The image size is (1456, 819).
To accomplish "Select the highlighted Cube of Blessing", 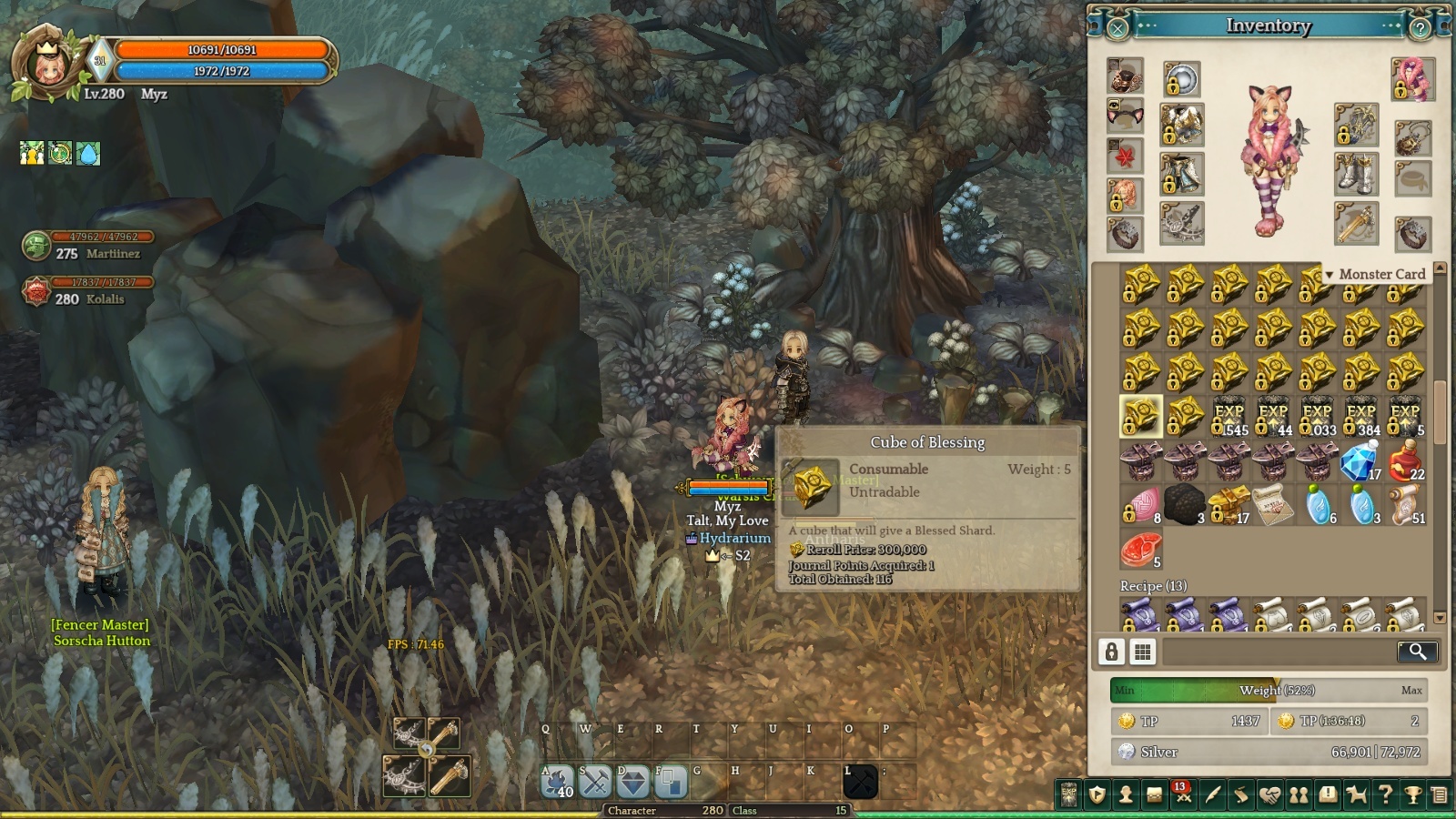I will [x=1140, y=416].
